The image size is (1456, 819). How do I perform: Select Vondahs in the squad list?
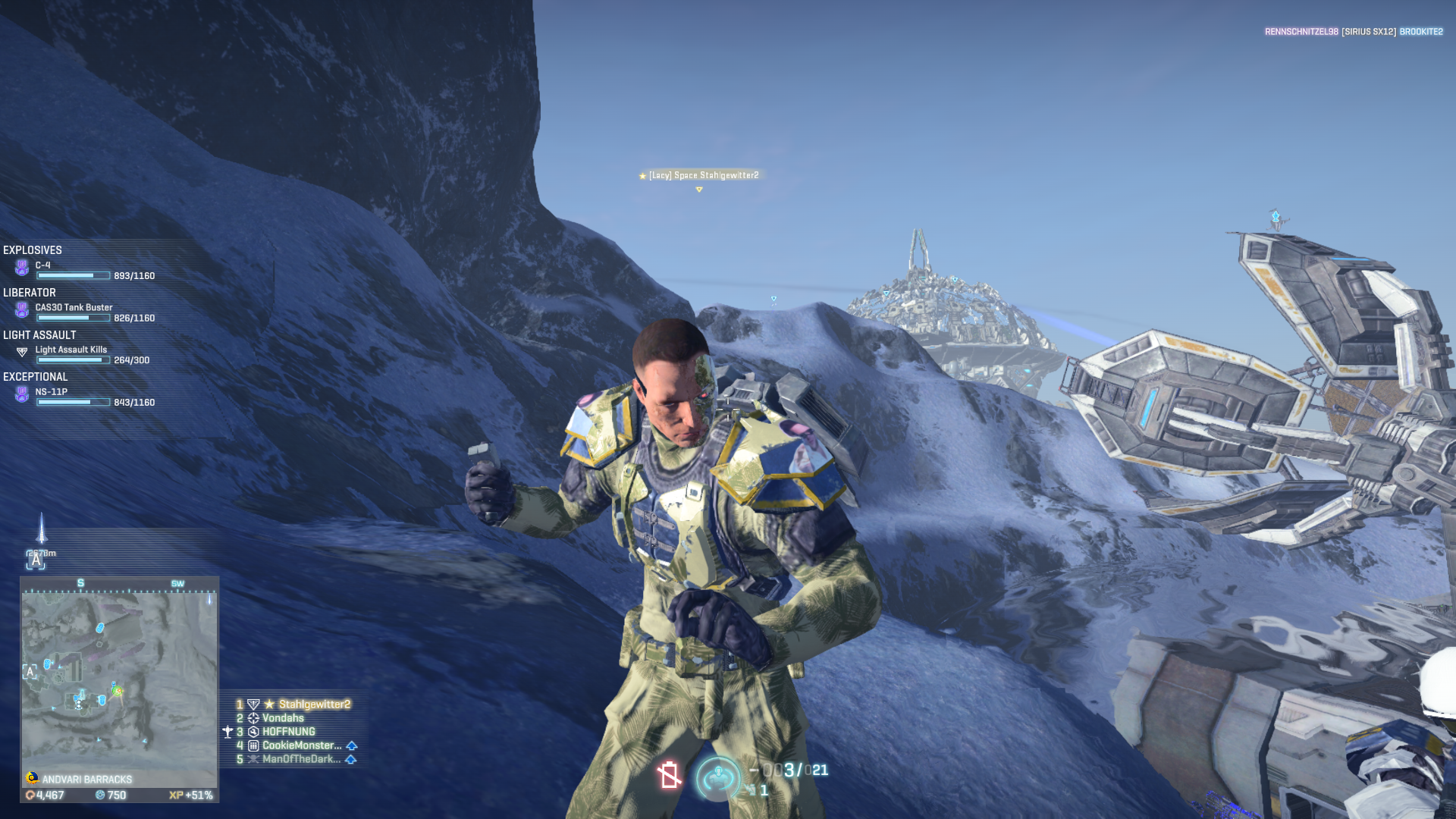coord(283,718)
